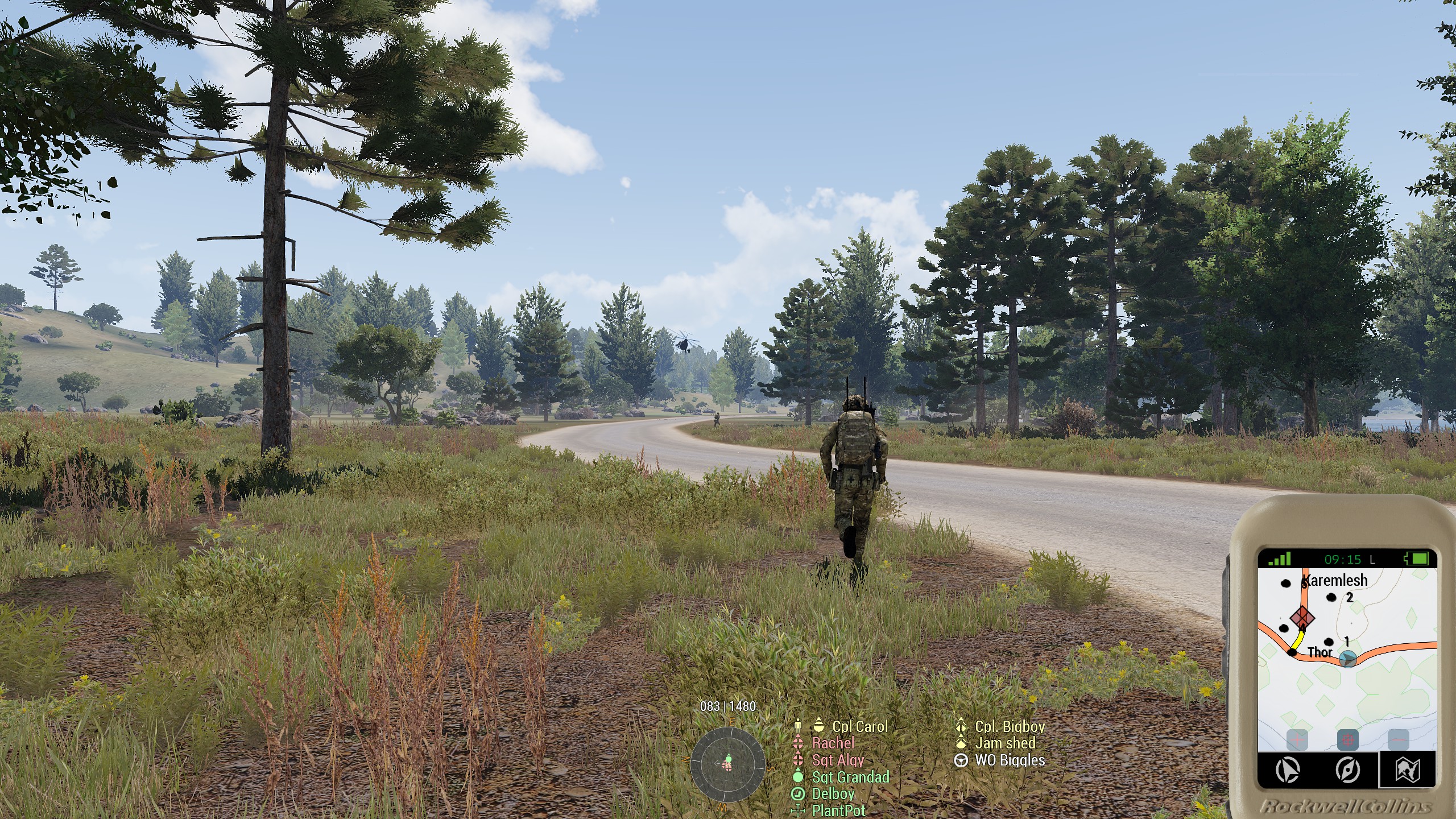
Task: Switch the GPS to the navigation arrow mode
Action: (1288, 771)
